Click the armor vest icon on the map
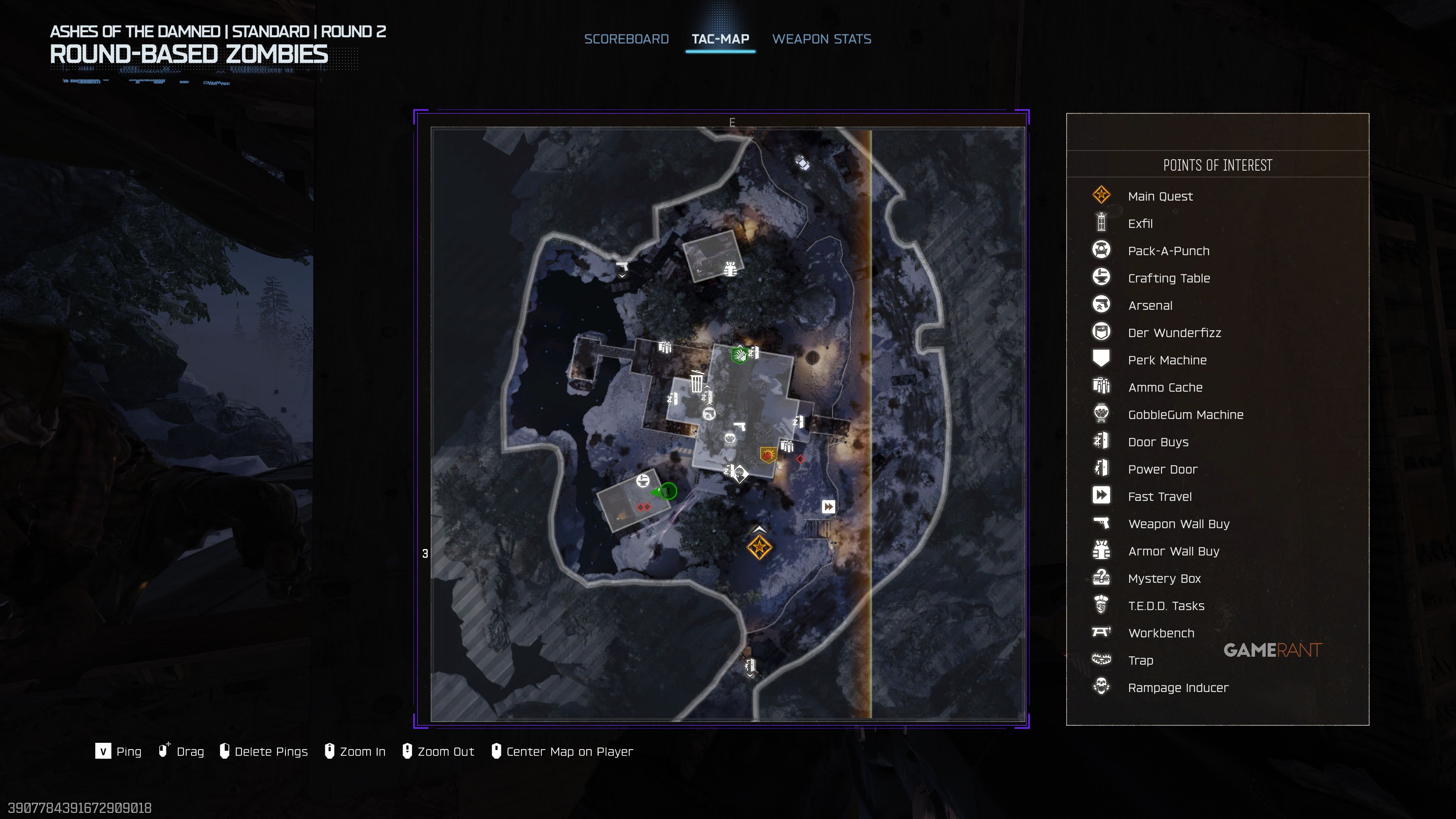The height and width of the screenshot is (819, 1456). [x=730, y=268]
